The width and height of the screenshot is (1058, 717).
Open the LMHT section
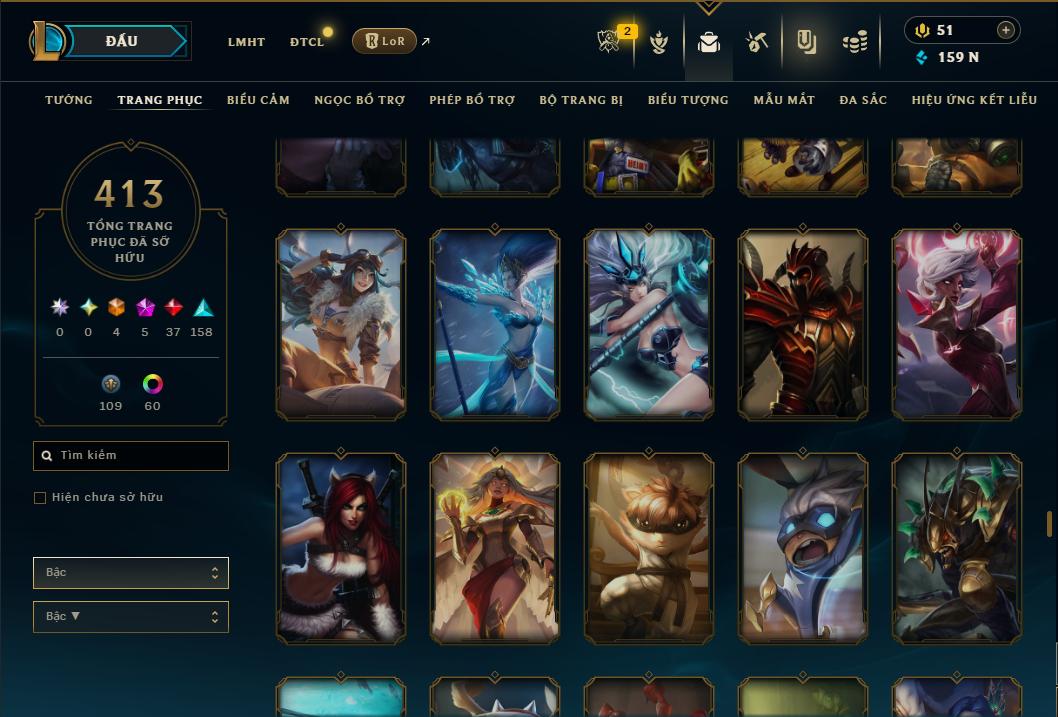(246, 42)
